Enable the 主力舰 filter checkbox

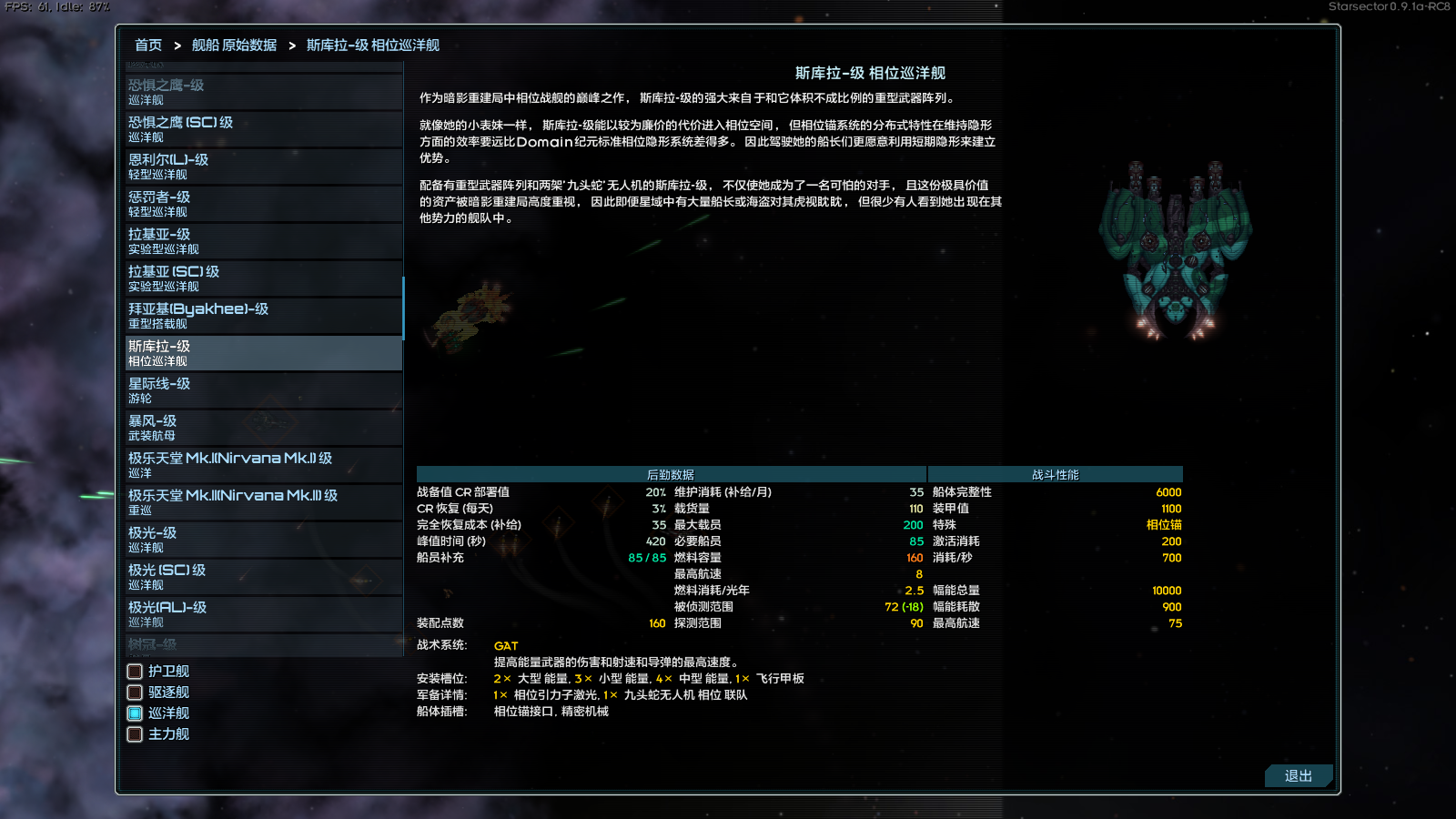[133, 734]
